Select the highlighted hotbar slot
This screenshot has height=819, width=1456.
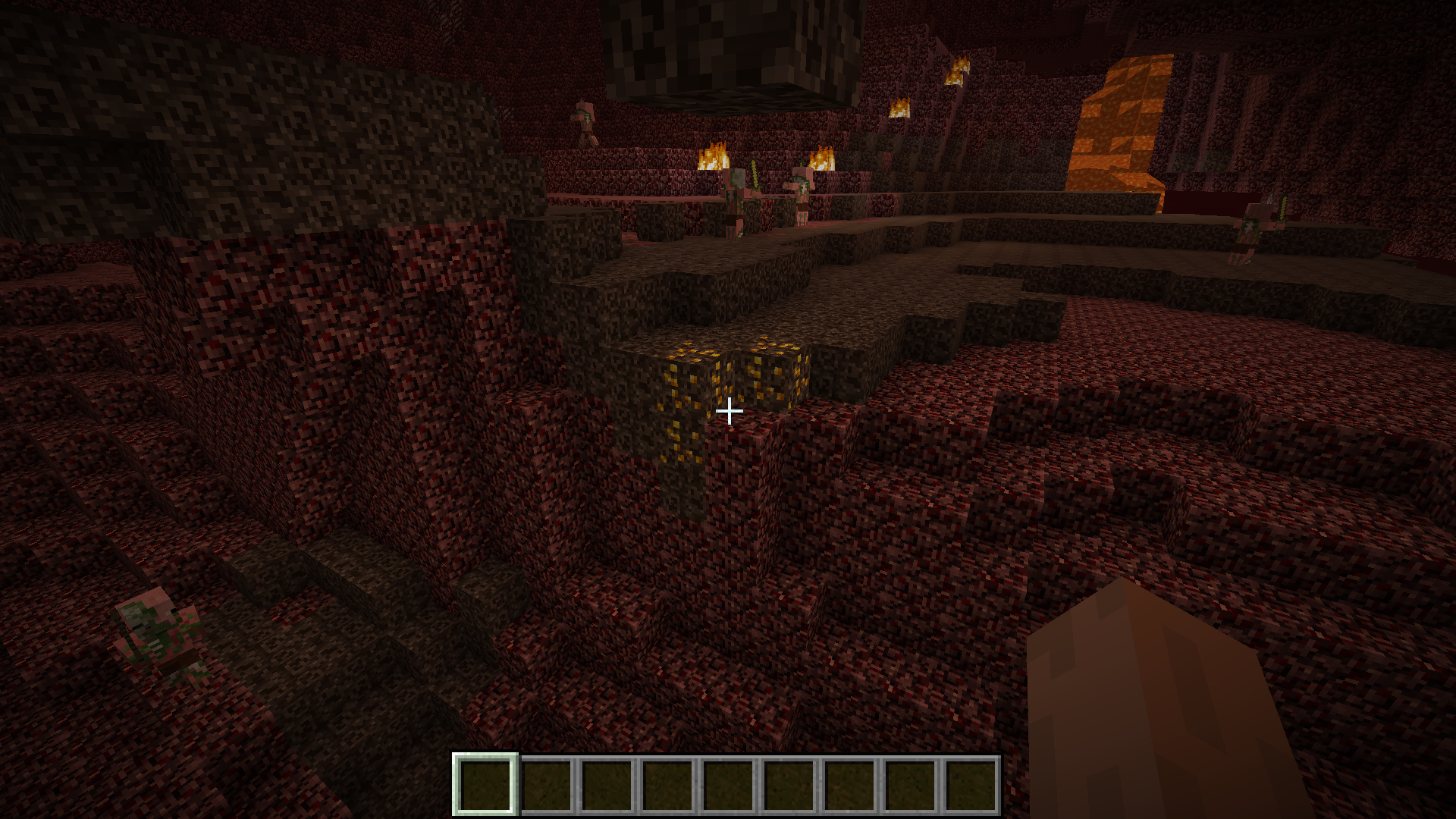coord(485,784)
